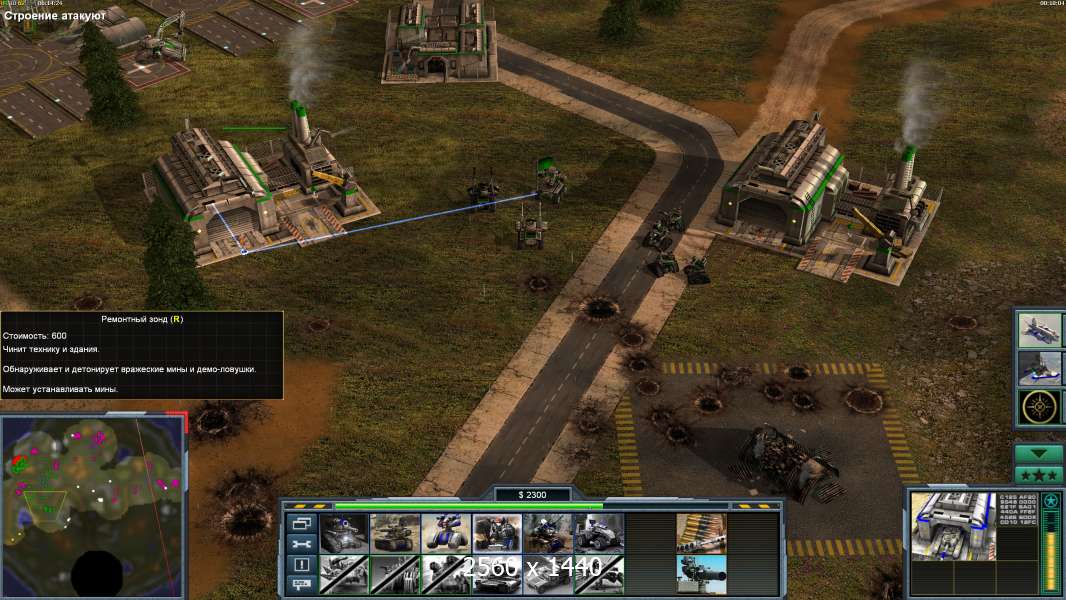The width and height of the screenshot is (1066, 600).
Task: Activate the golden compass general power
Action: [x=1039, y=407]
